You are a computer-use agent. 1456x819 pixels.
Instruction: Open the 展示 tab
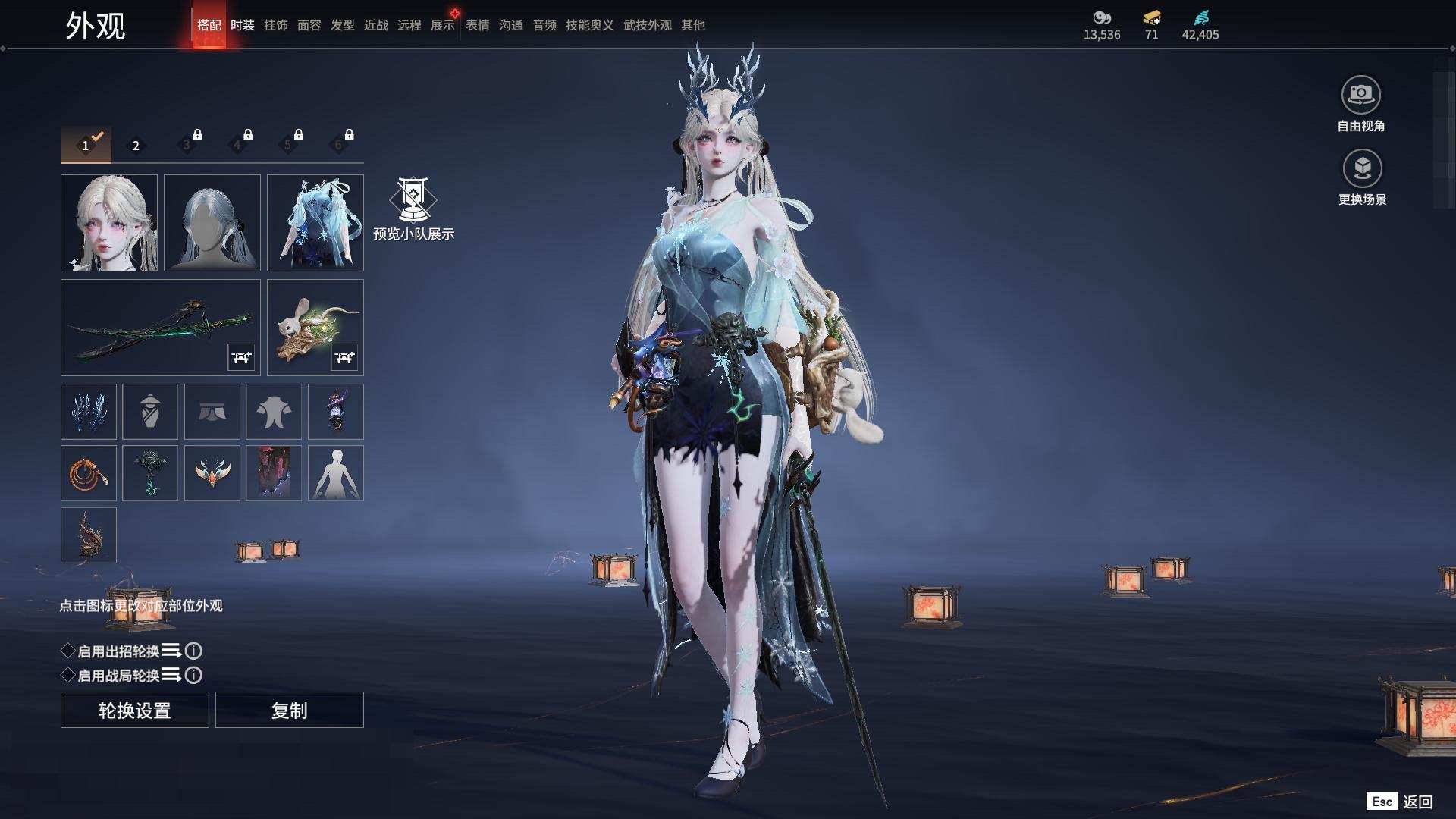pyautogui.click(x=443, y=25)
